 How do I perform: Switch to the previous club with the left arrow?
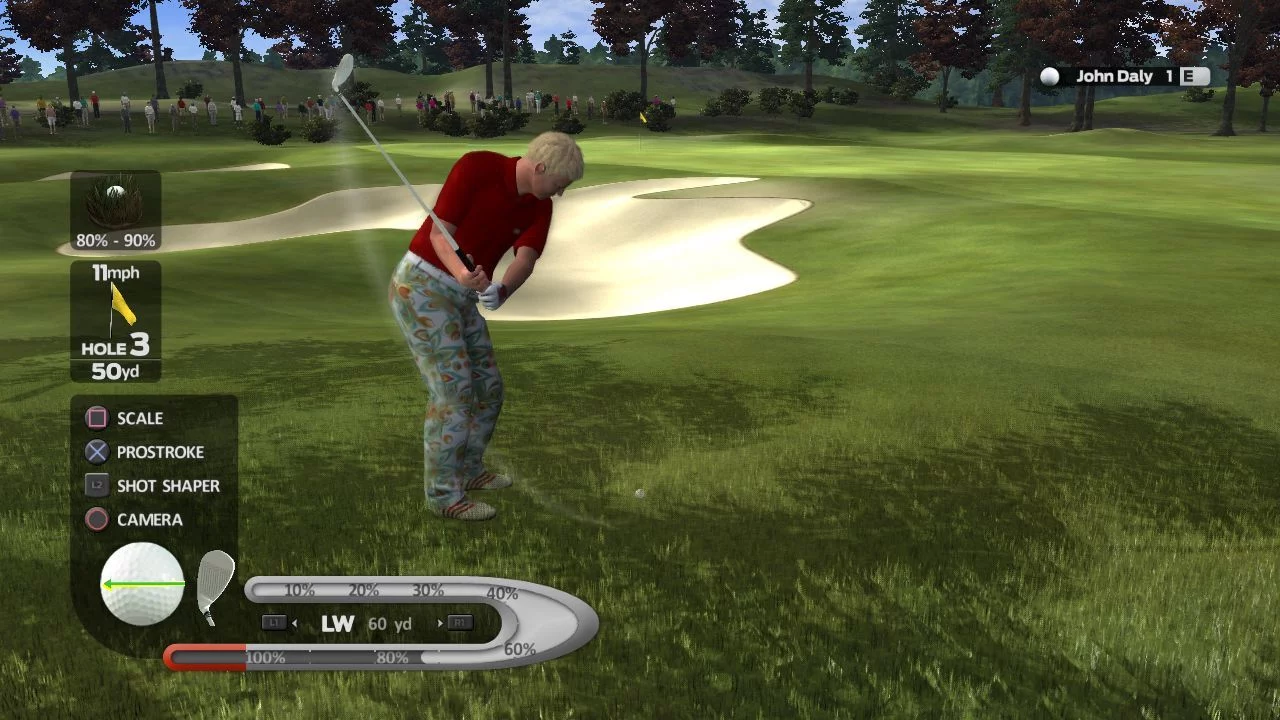(294, 623)
